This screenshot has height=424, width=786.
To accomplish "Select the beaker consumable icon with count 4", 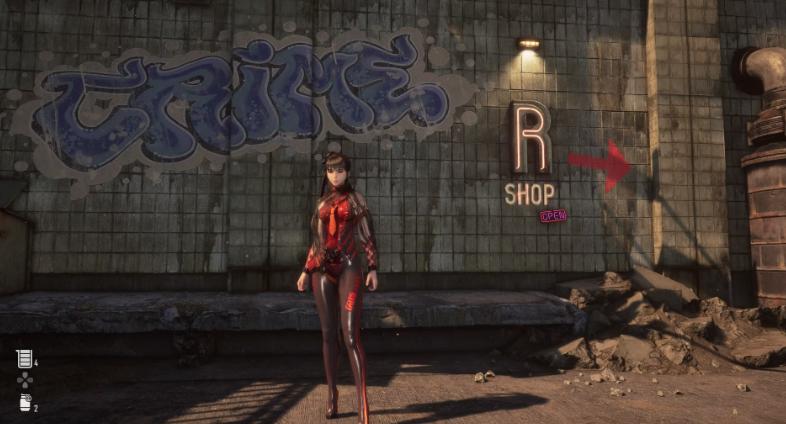I will pos(24,358).
